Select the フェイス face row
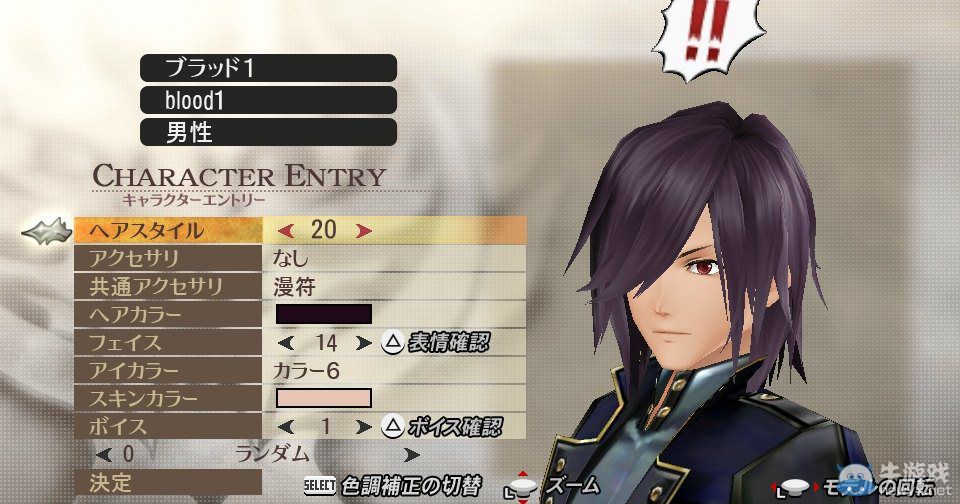This screenshot has height=504, width=960. tap(168, 342)
